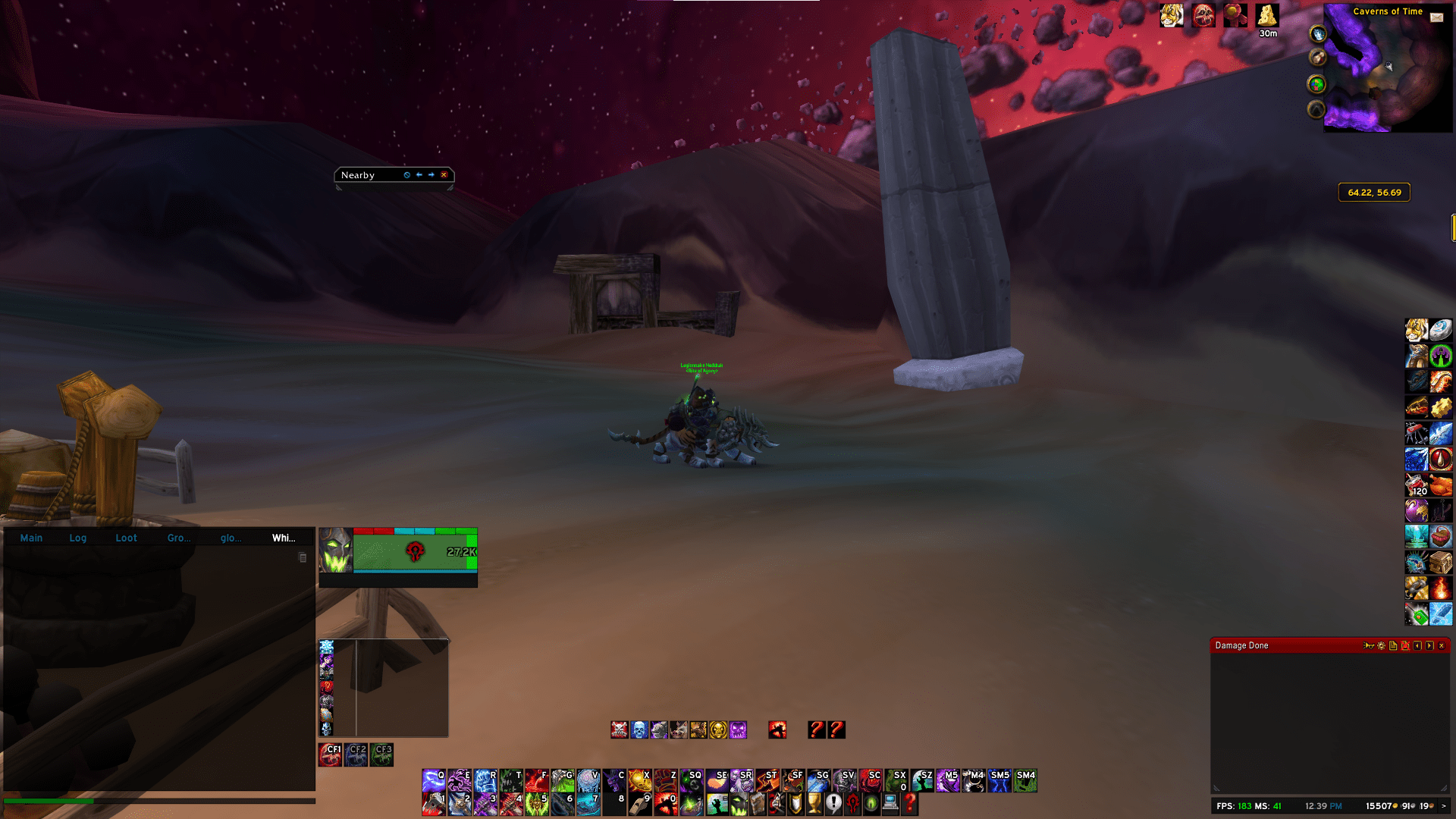Select the CF1 action button
The width and height of the screenshot is (1456, 819).
point(330,755)
